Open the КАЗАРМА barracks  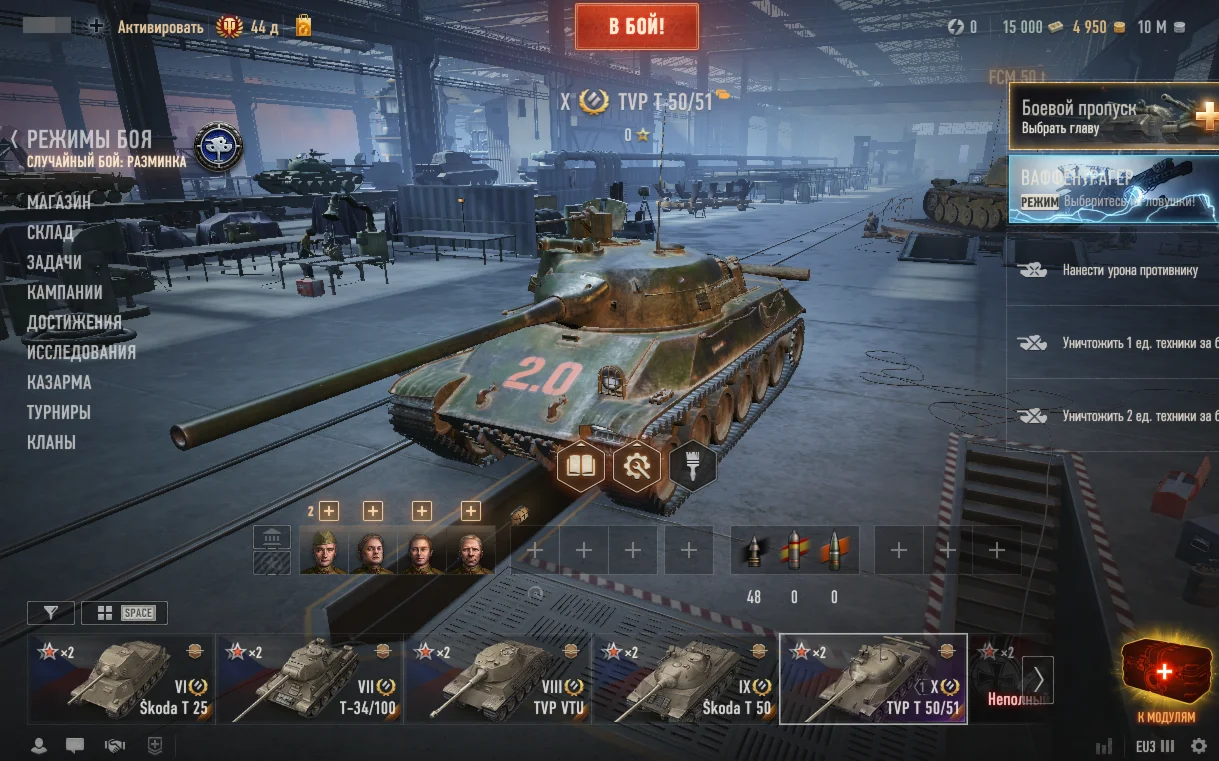(x=59, y=382)
